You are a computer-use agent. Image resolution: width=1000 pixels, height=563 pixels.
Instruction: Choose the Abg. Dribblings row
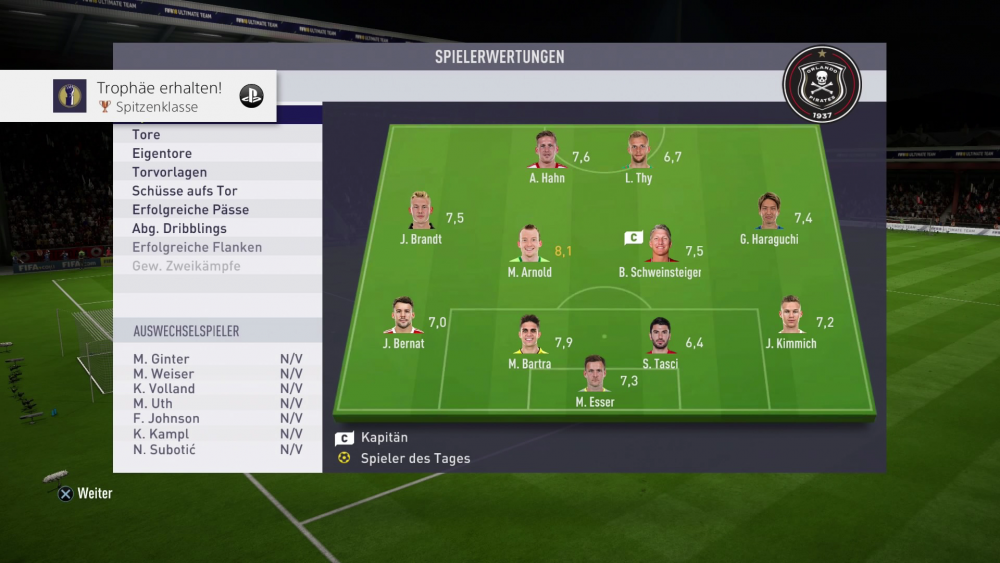pyautogui.click(x=218, y=229)
